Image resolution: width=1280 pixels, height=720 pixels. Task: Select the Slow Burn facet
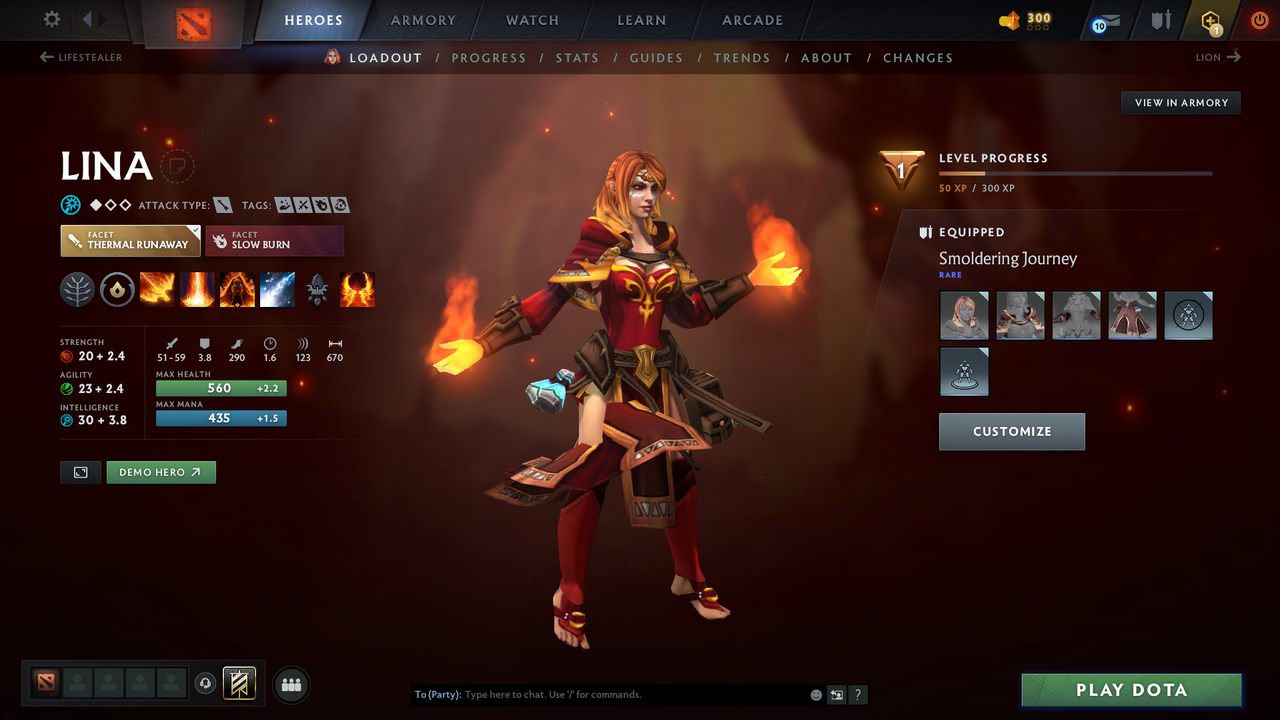coord(275,240)
